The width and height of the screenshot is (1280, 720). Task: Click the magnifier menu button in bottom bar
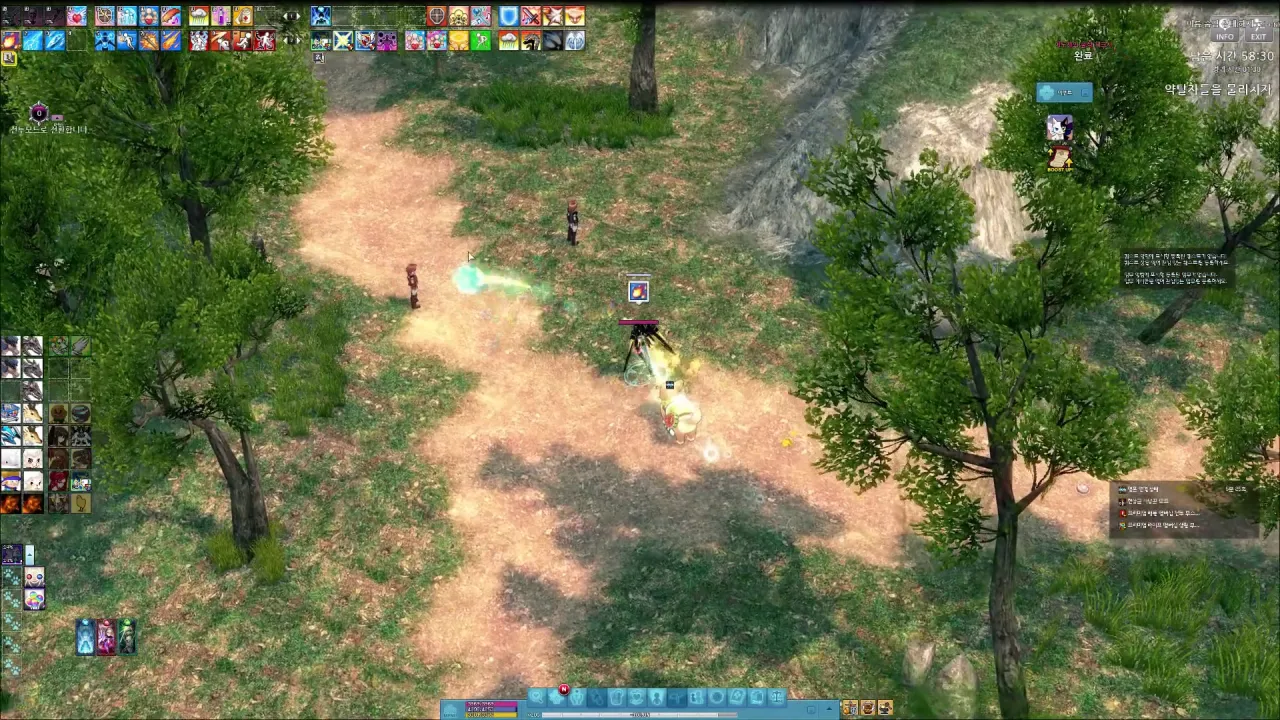tap(537, 697)
